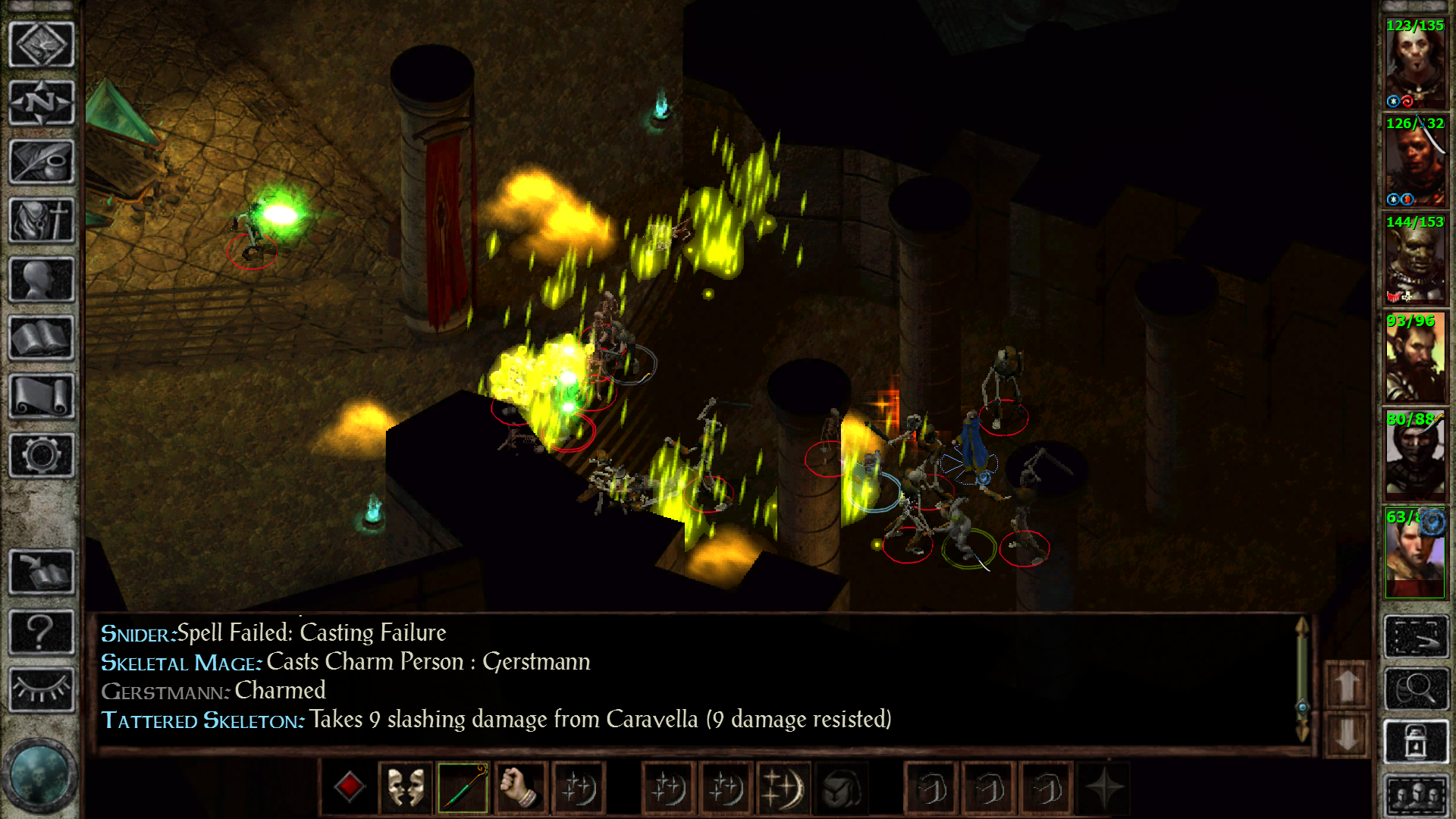Click the twin masks action button

click(406, 787)
